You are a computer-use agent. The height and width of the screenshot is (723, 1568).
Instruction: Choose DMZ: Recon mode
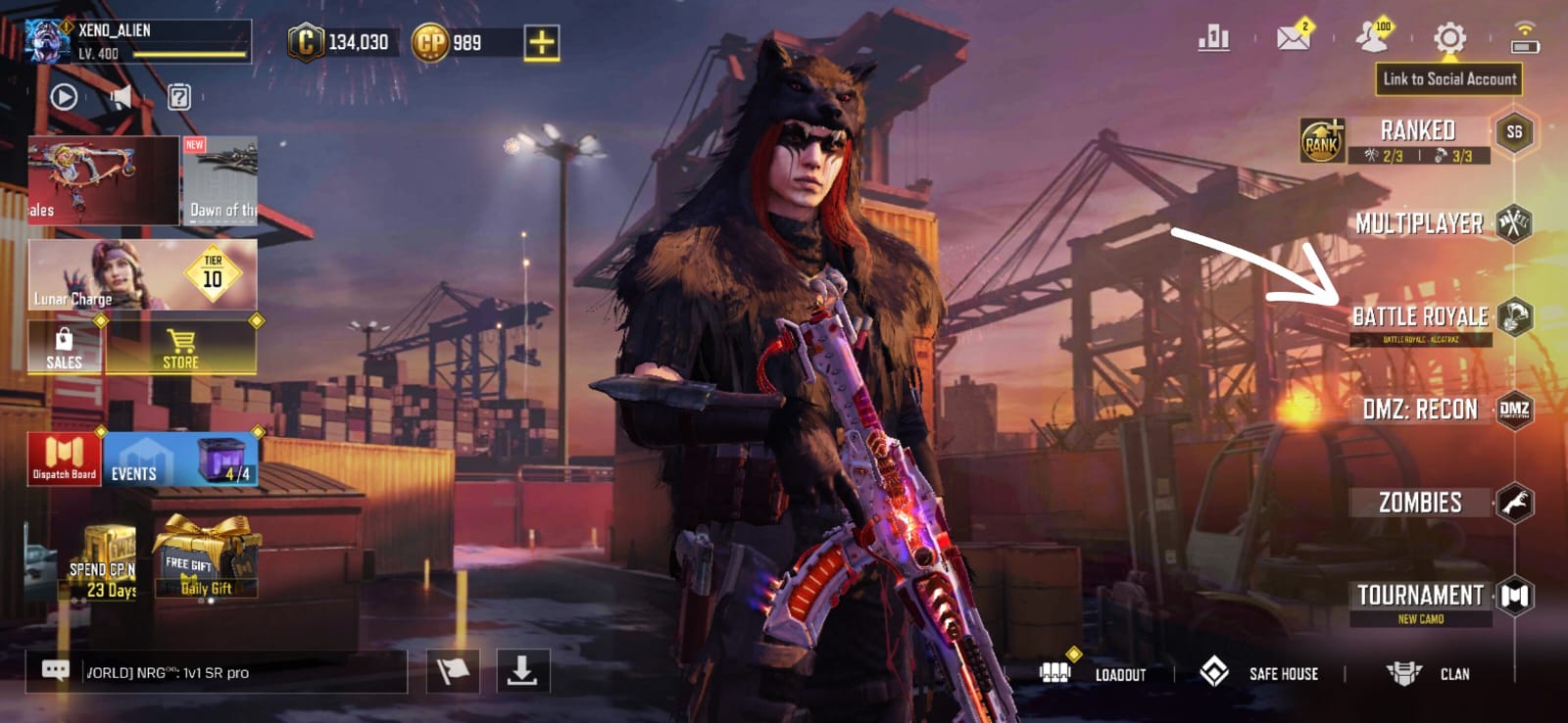point(1421,410)
